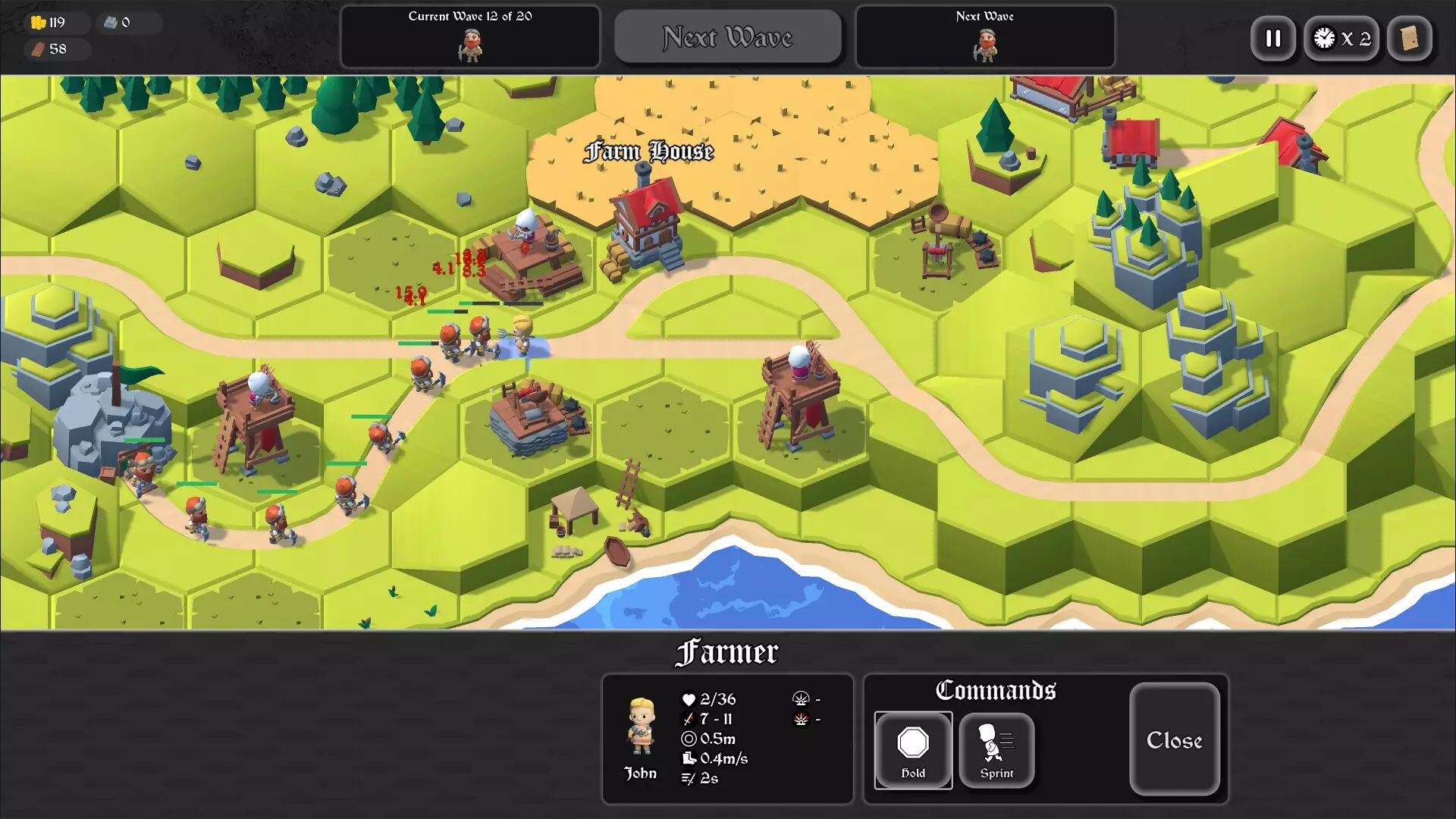
Task: Click the sword icon for attack damage
Action: (x=689, y=719)
